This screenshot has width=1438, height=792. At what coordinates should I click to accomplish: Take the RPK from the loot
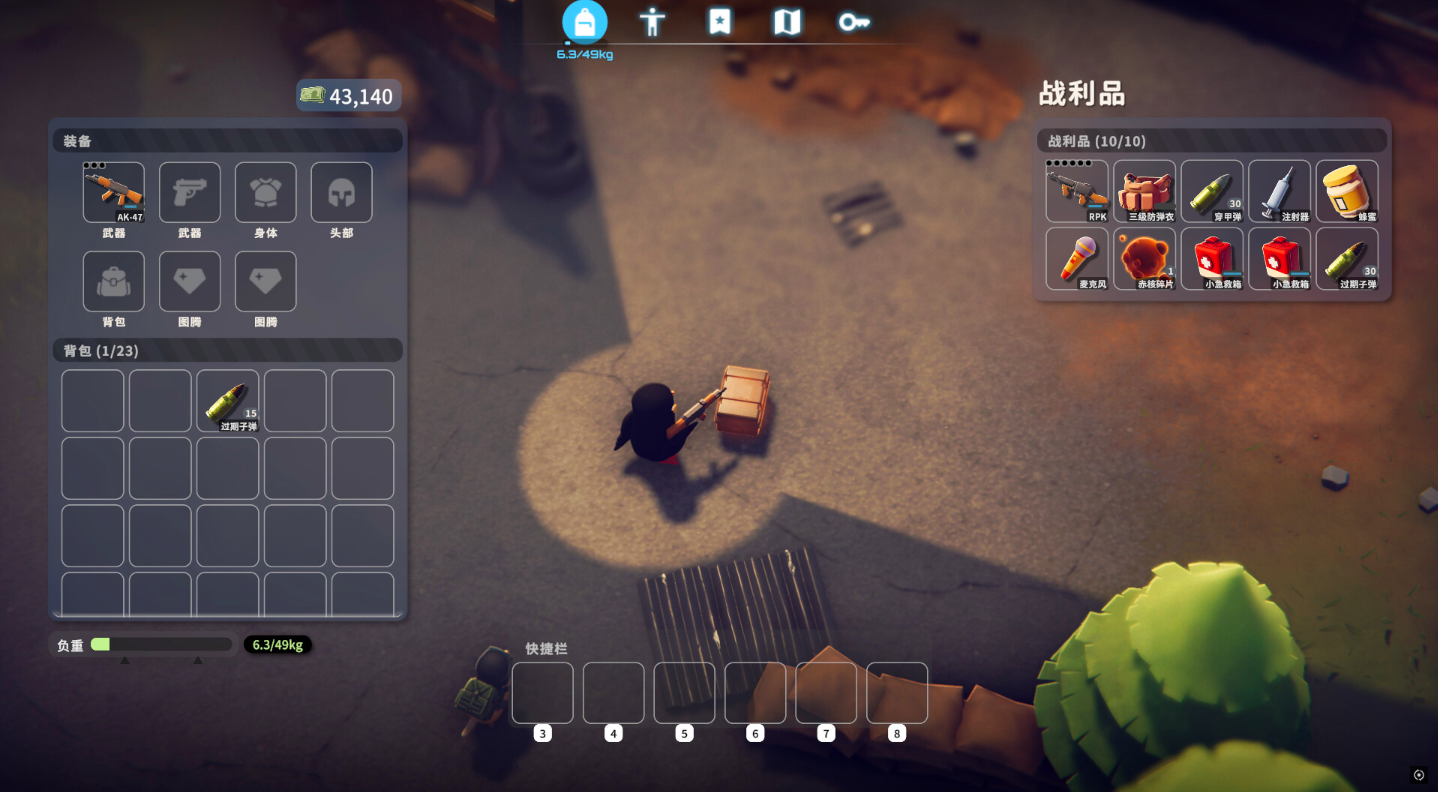click(1077, 191)
